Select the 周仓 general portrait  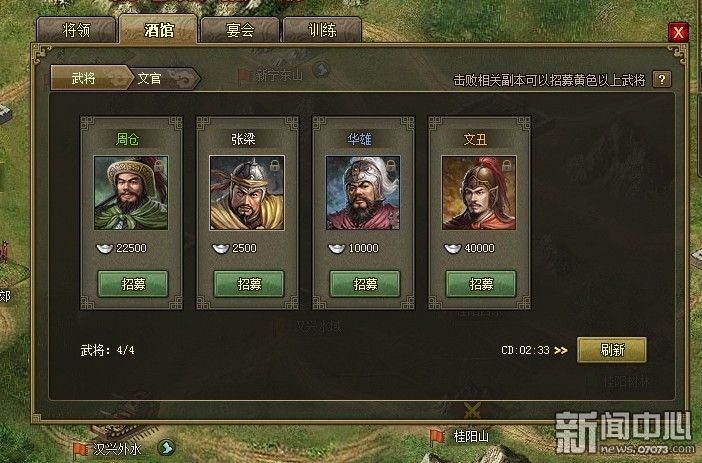pos(131,192)
